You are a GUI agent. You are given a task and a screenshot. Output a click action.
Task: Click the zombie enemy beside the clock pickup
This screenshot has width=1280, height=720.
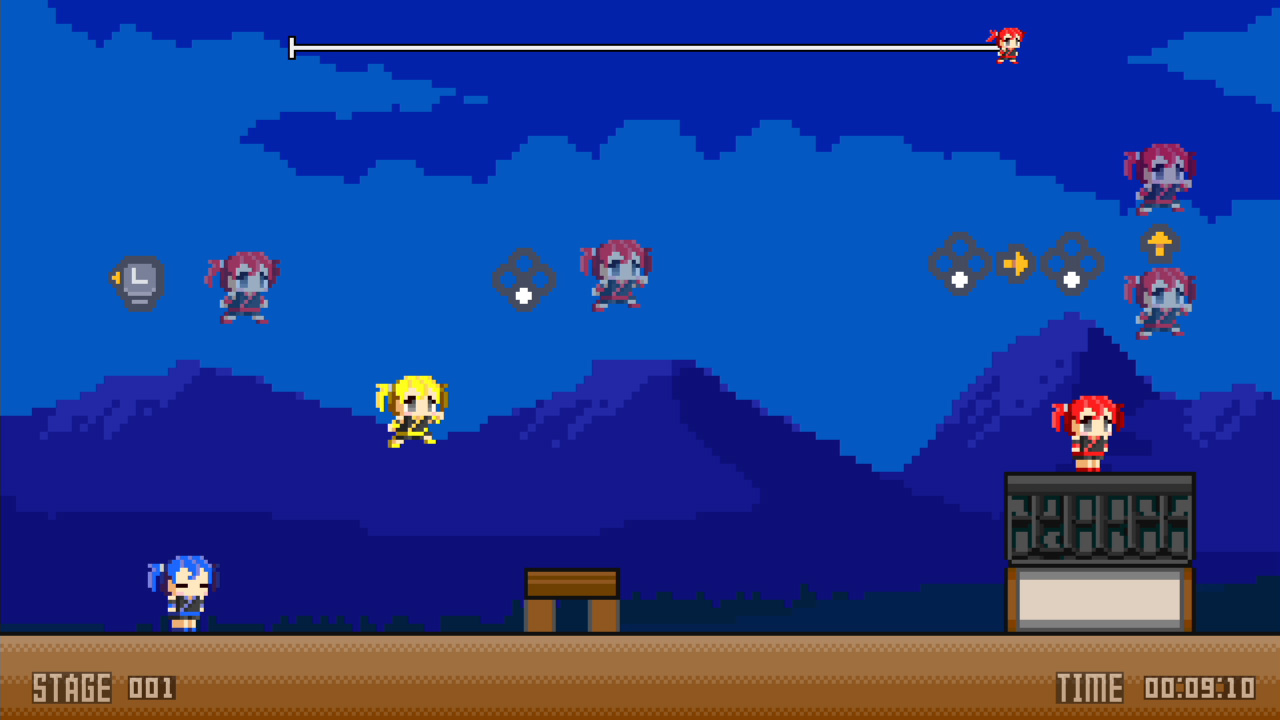point(243,287)
